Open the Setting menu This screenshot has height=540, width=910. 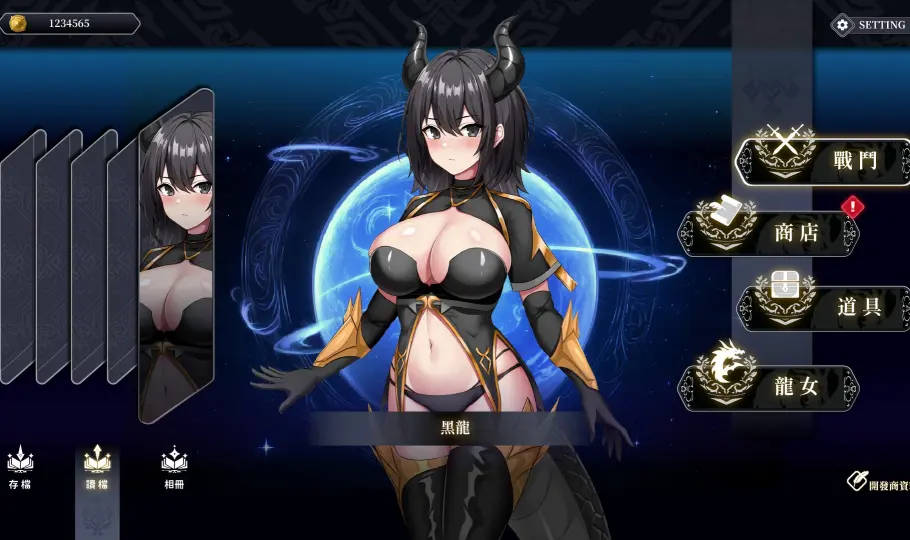click(x=871, y=25)
